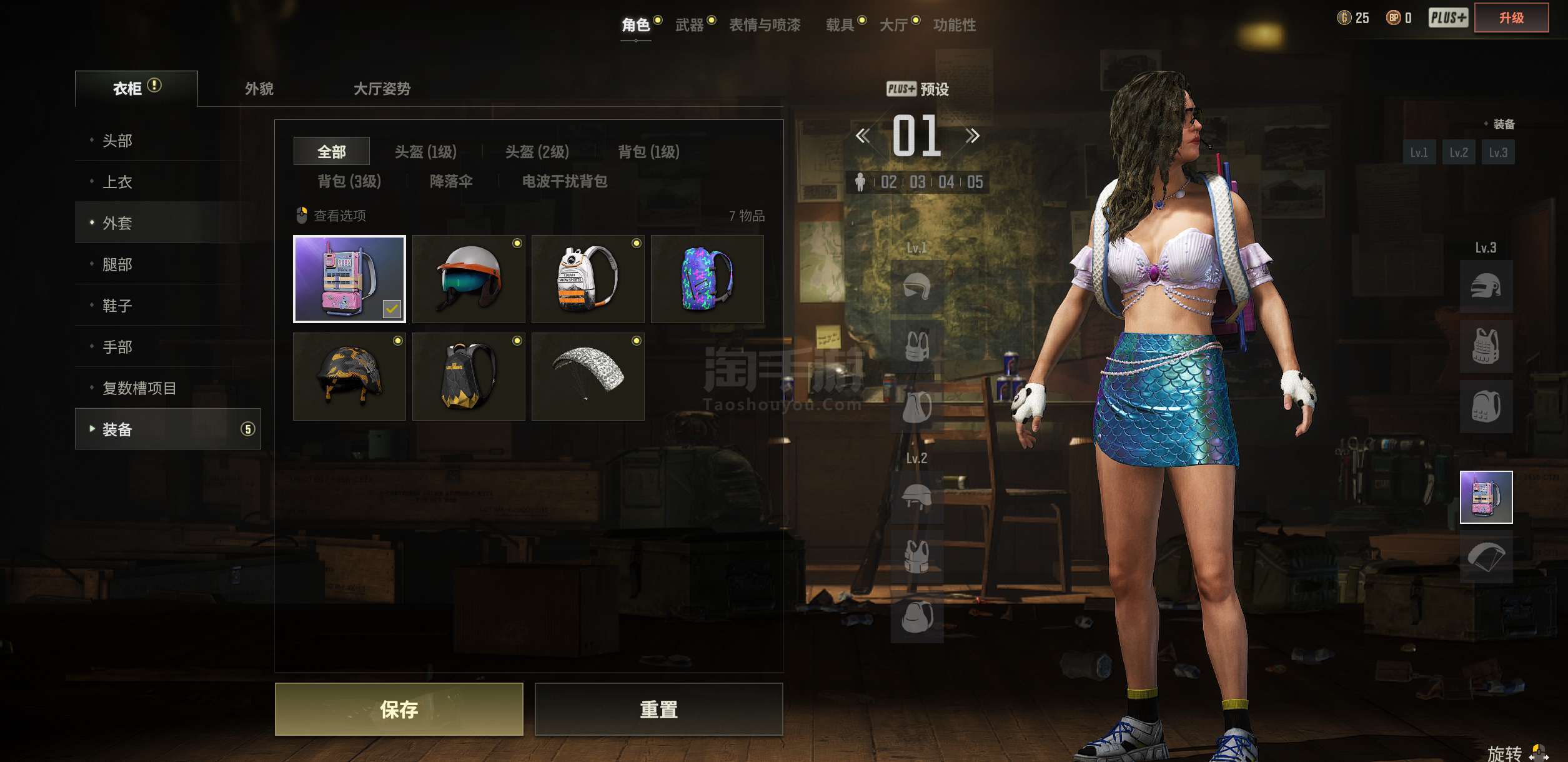The image size is (1568, 762).
Task: Click the 保存 save button
Action: (398, 710)
